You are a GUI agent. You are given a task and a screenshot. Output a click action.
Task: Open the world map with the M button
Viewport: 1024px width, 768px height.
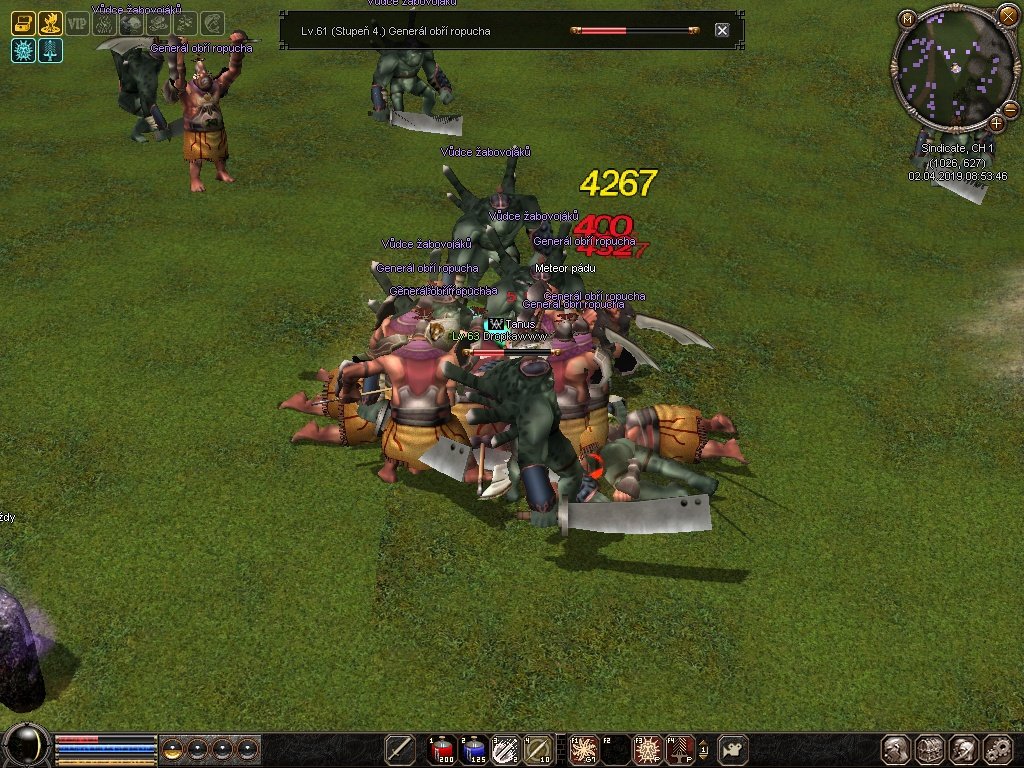coord(906,19)
